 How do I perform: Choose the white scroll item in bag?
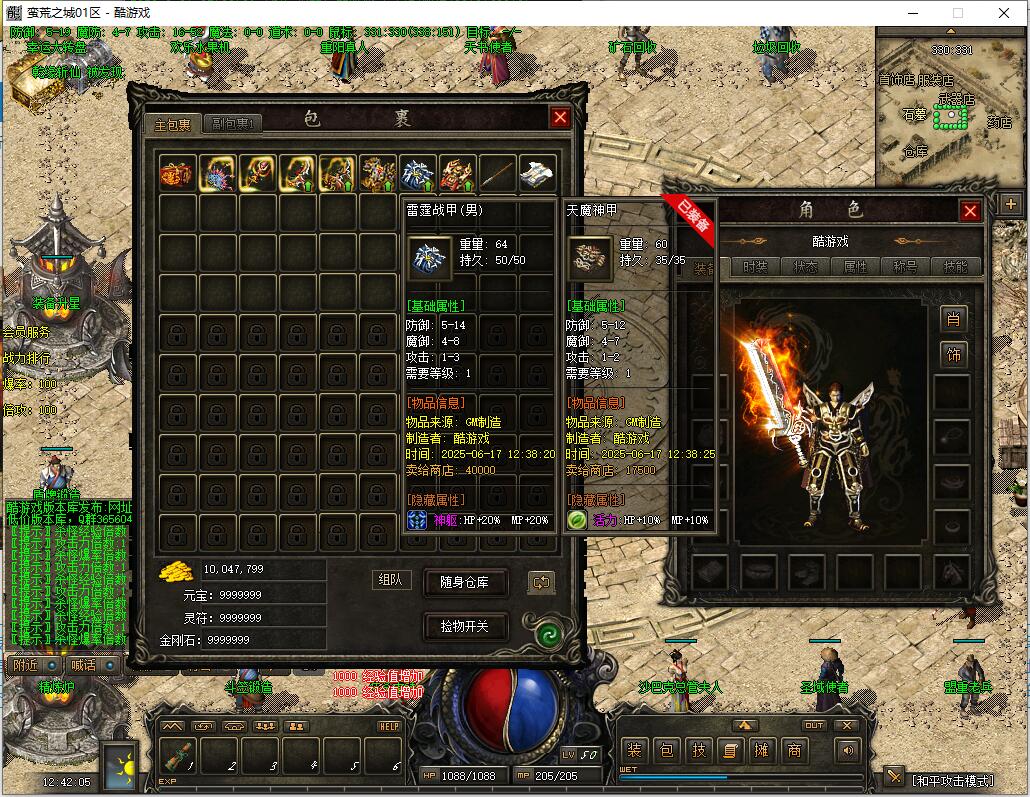pos(537,173)
